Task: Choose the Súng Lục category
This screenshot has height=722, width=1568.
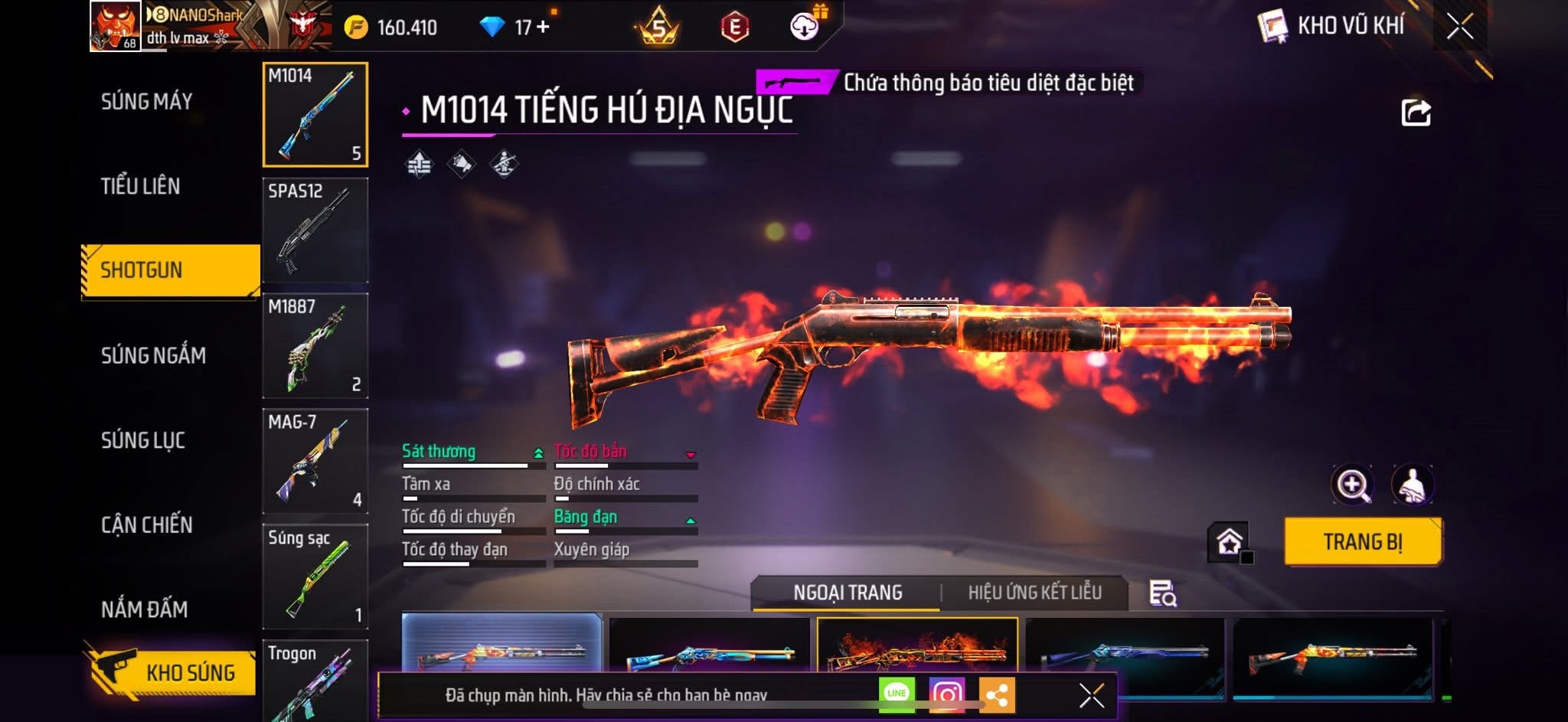Action: coord(143,440)
